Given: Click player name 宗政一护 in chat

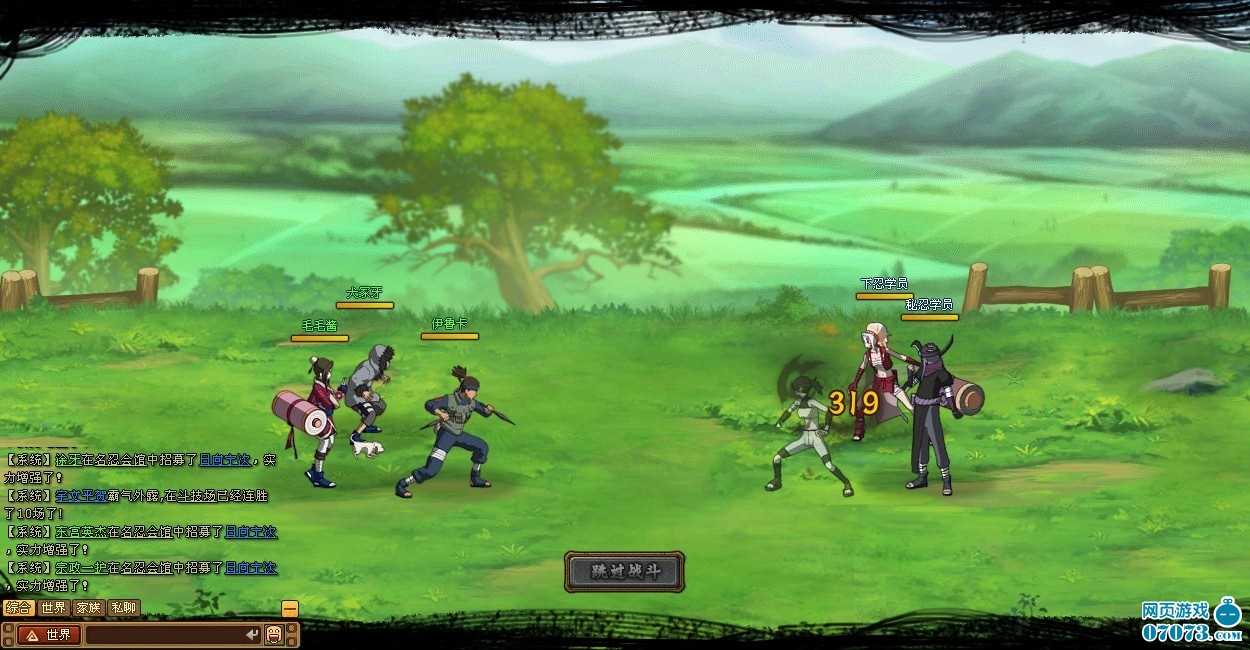Looking at the screenshot, I should click(82, 568).
